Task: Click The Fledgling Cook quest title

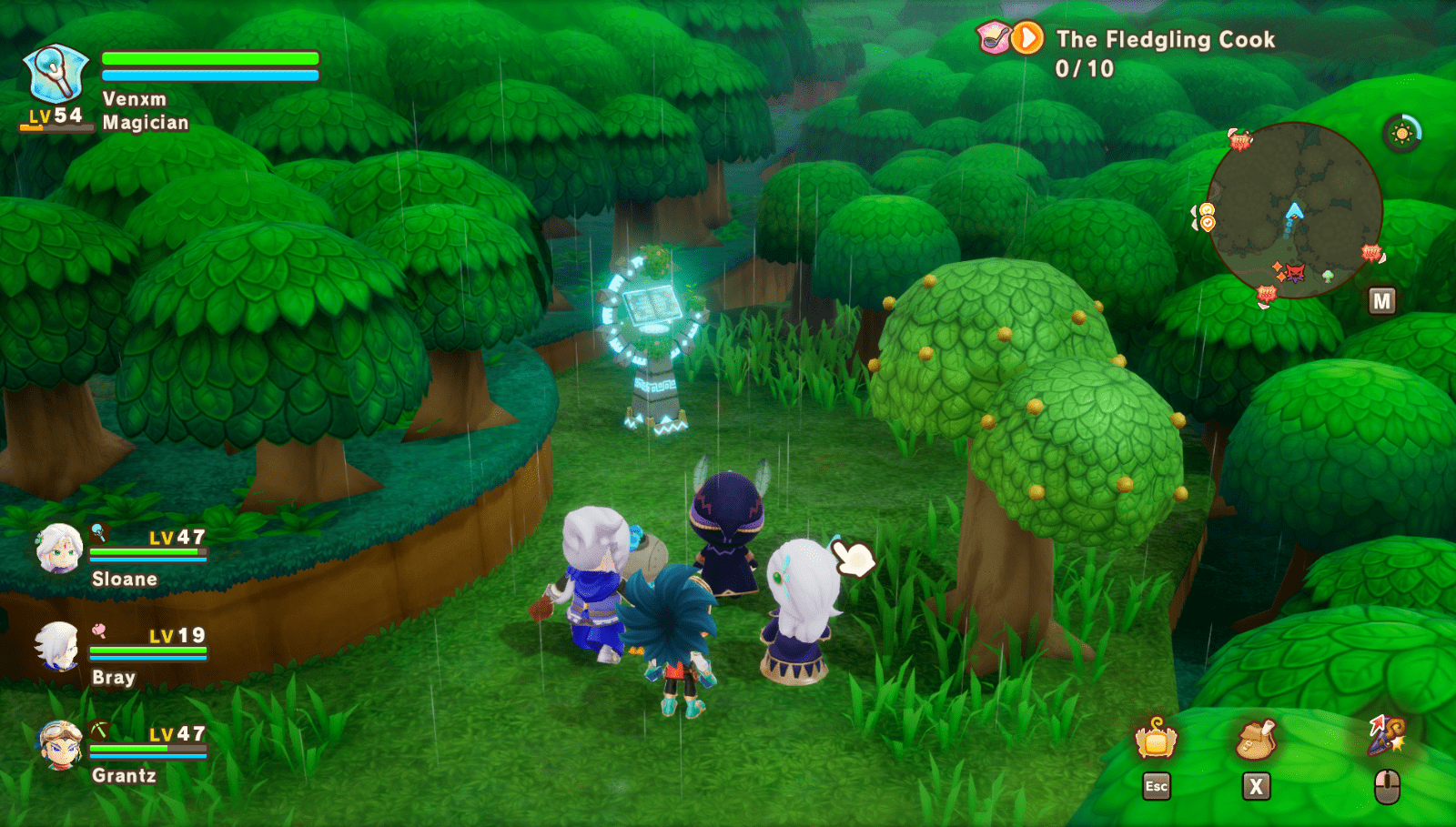Action: [1163, 40]
